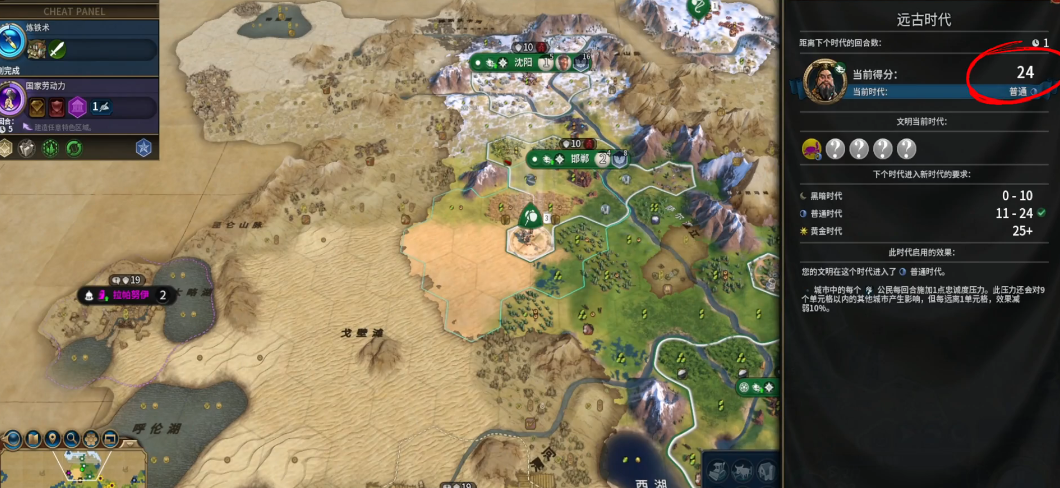Screen dimensions: 1060x488
Task: Open the map lenses button
Action: coord(34,439)
